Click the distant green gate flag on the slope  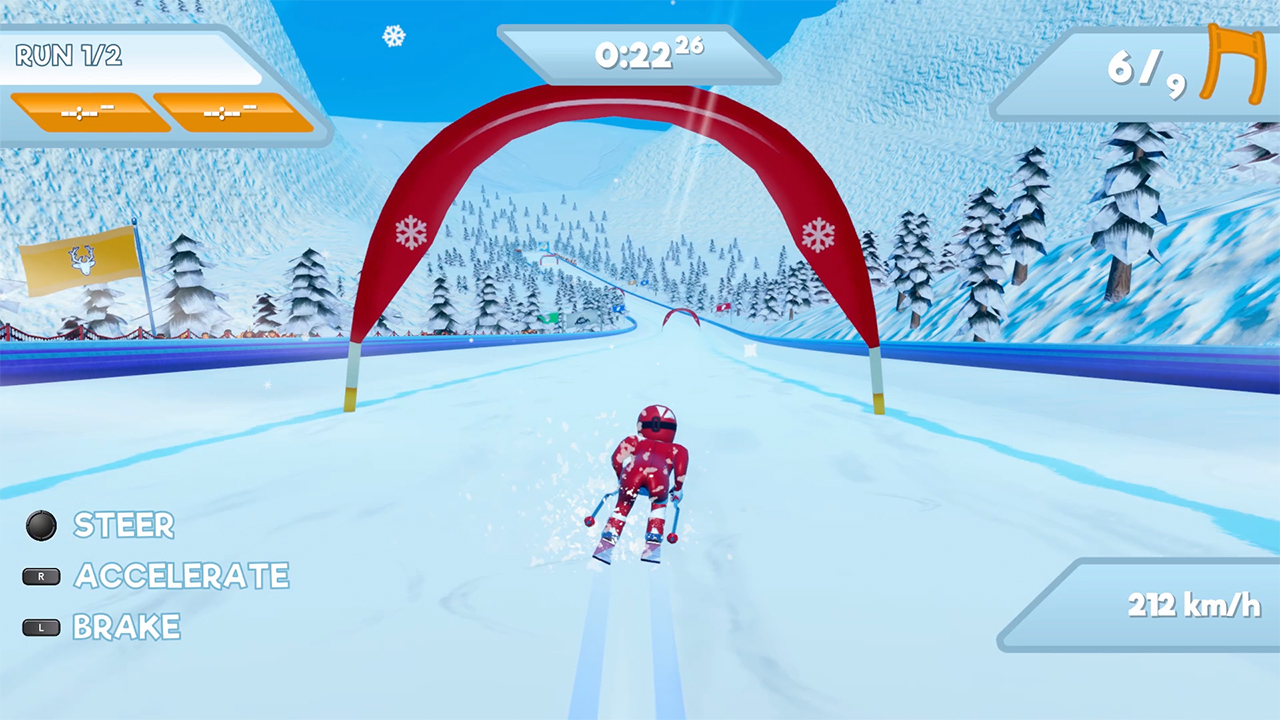pos(548,318)
